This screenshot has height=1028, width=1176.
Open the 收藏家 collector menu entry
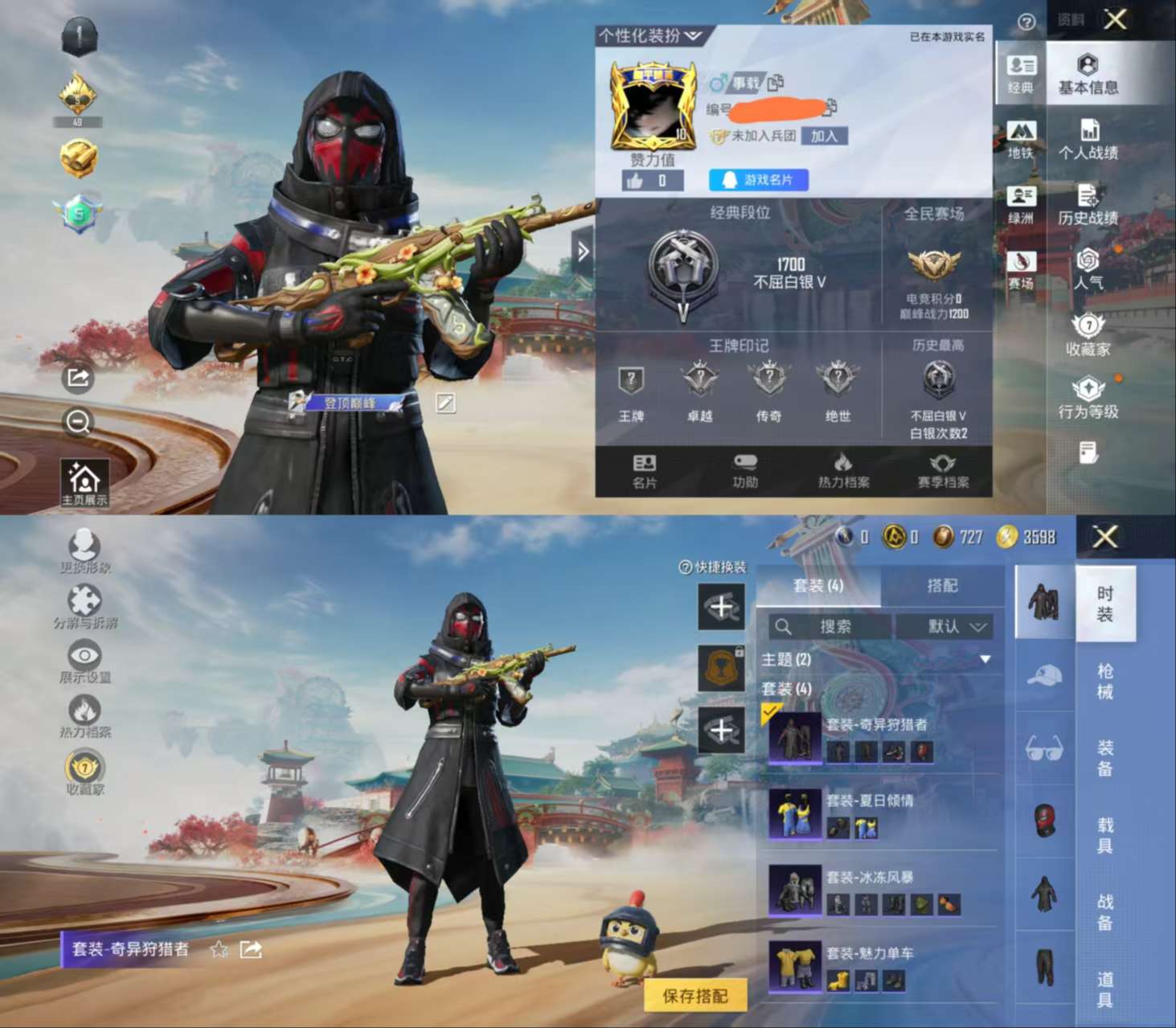[1088, 335]
